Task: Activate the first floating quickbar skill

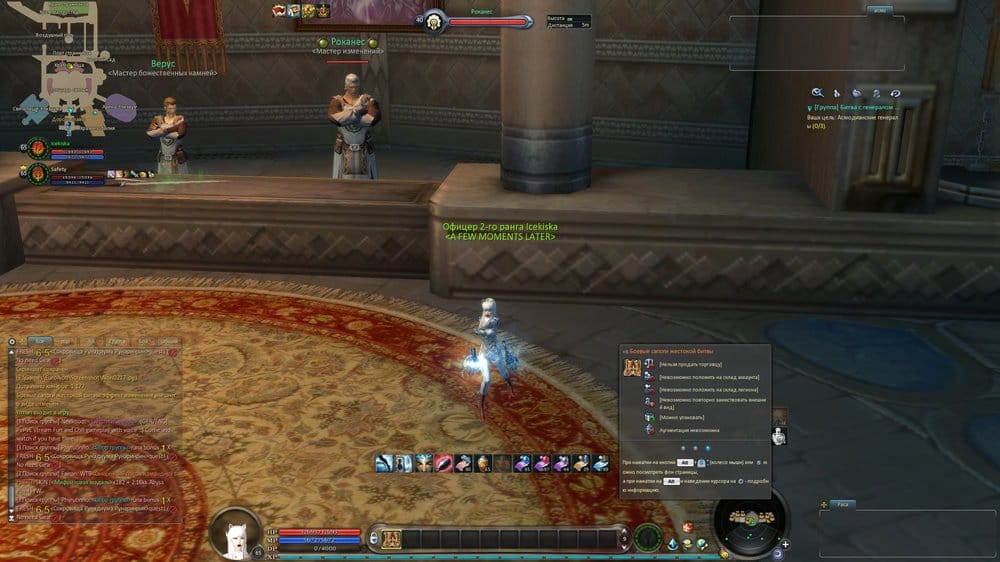Action: coord(383,462)
